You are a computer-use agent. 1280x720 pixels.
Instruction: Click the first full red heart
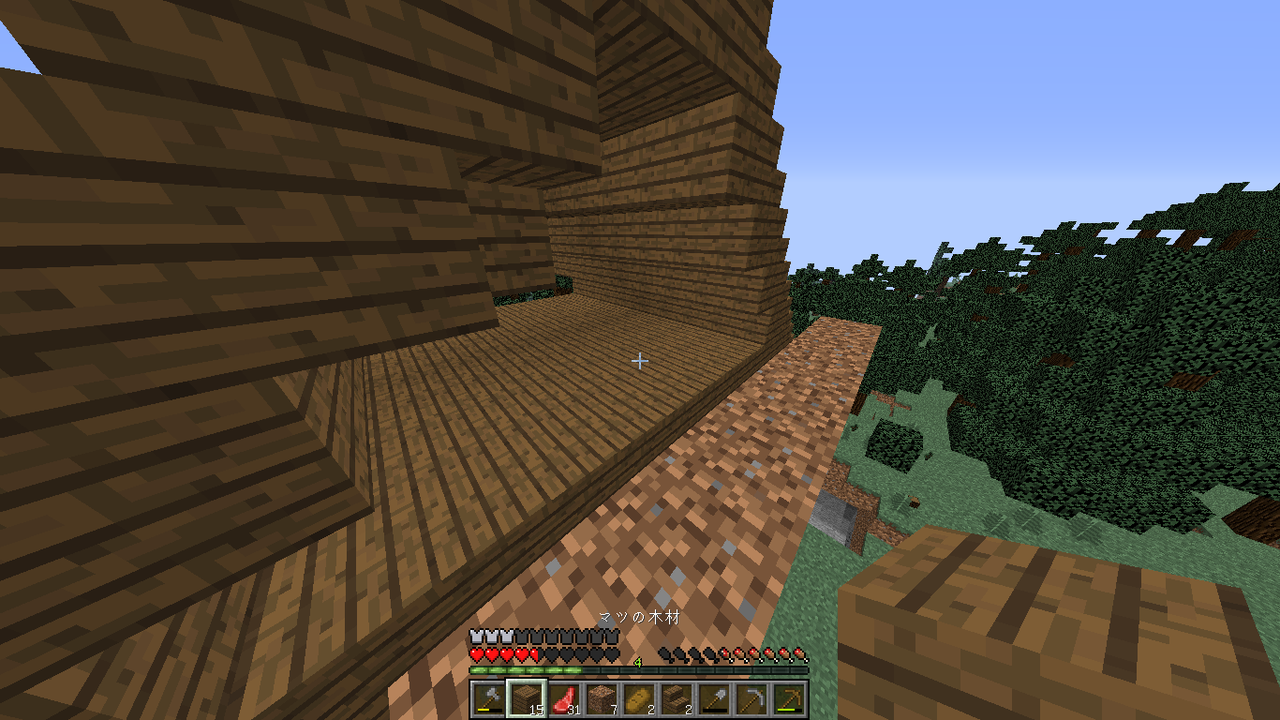(x=476, y=655)
